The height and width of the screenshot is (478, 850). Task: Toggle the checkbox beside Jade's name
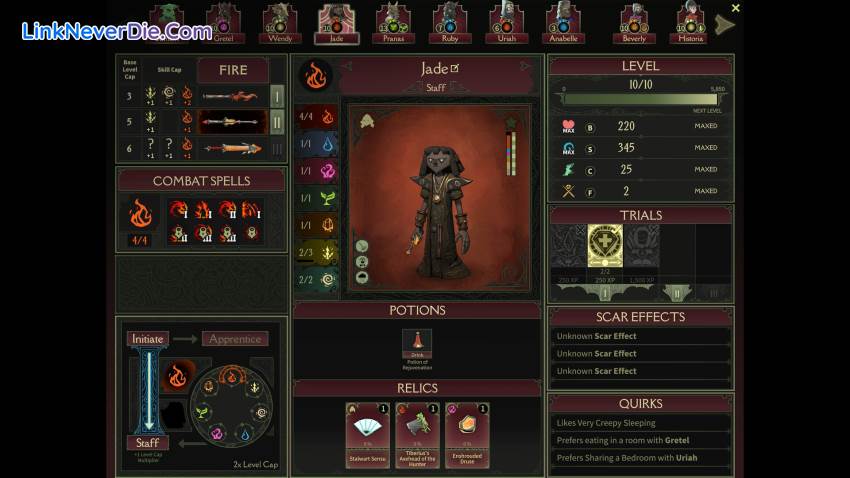coord(455,68)
